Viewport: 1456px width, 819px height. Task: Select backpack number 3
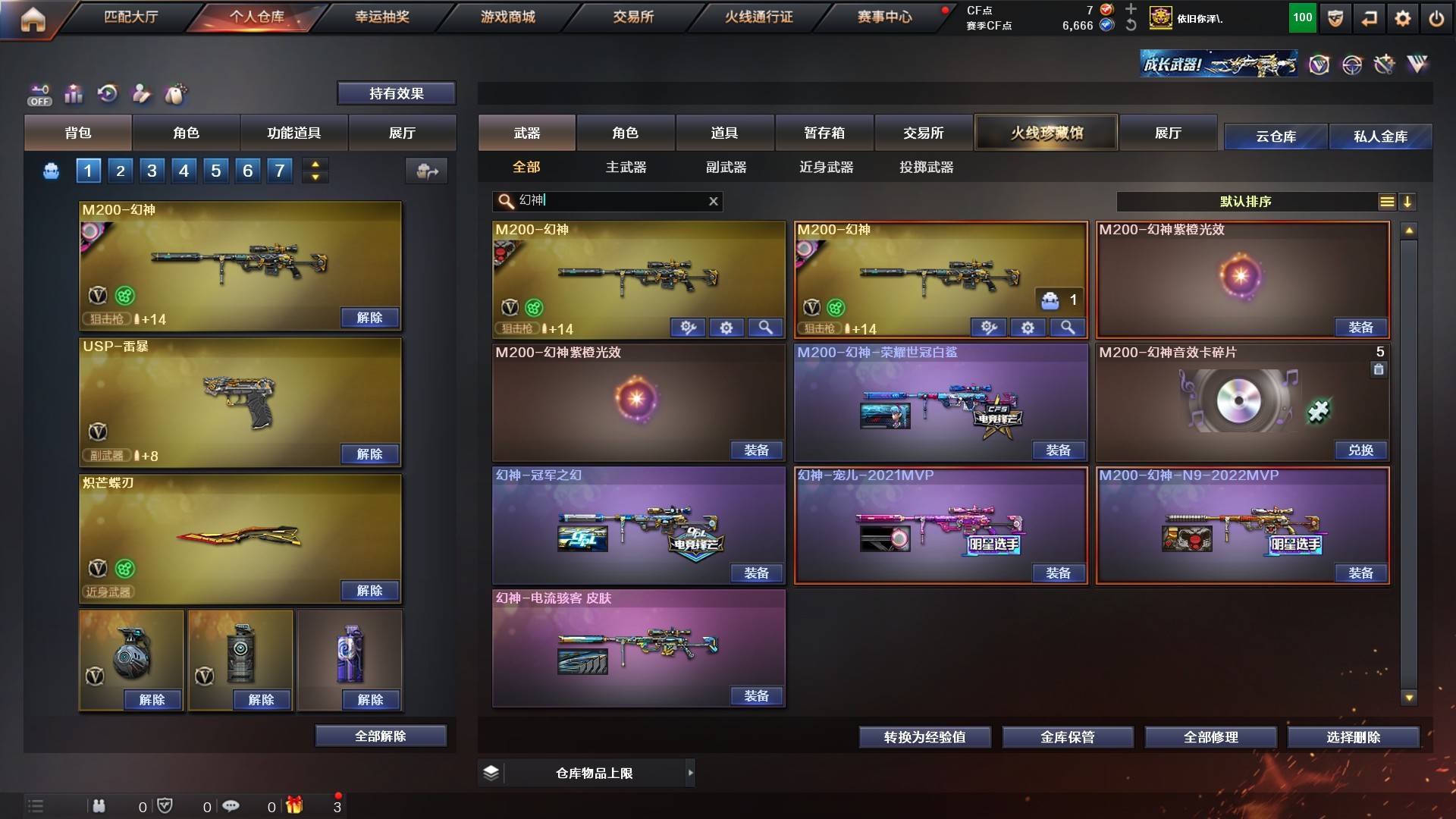[152, 171]
